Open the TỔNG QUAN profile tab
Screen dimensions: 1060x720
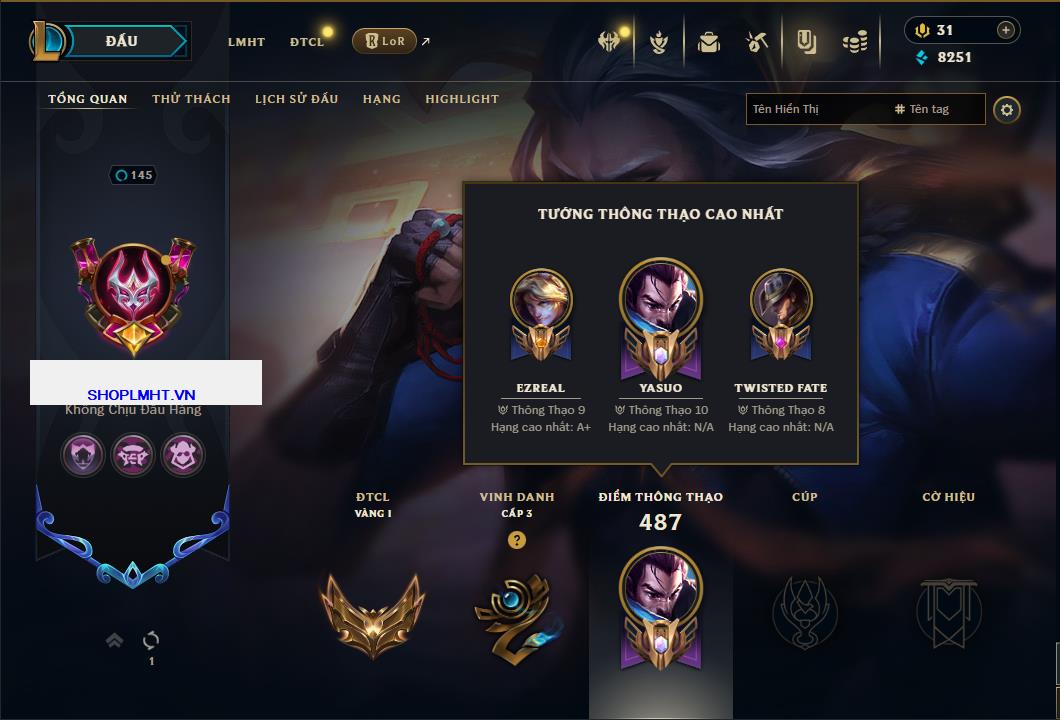pos(88,99)
